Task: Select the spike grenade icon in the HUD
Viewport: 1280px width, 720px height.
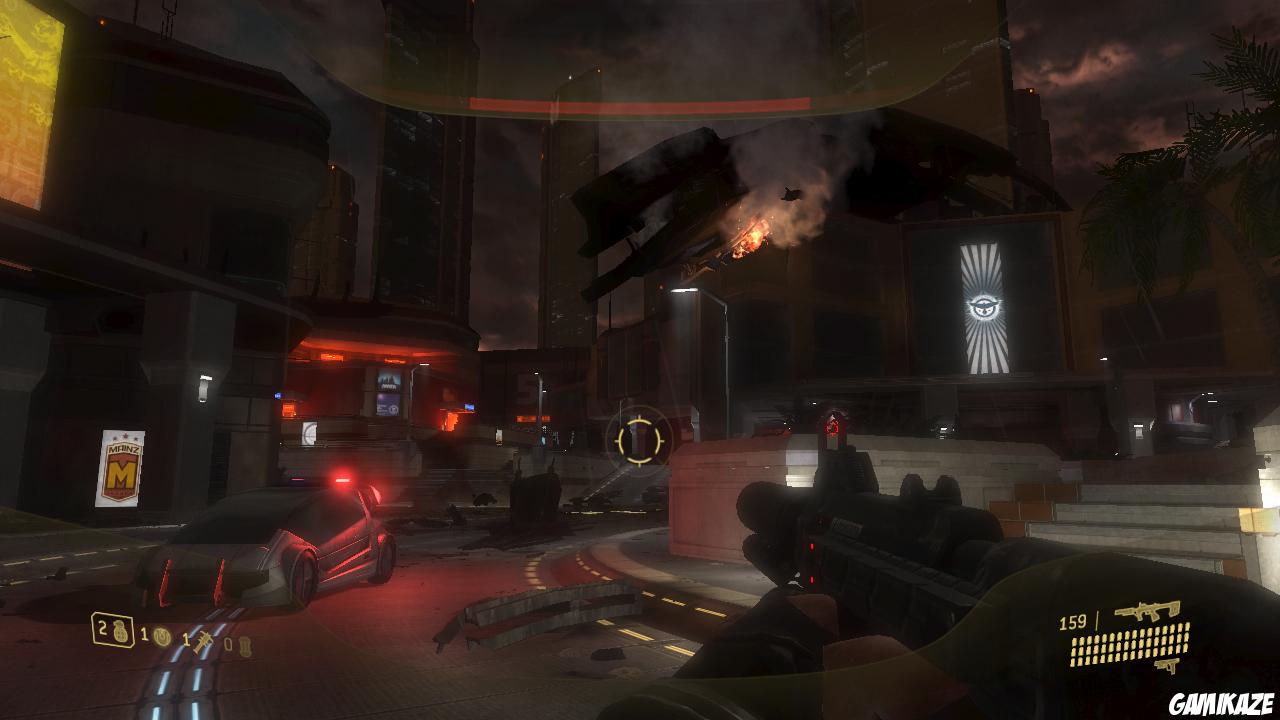Action: [x=203, y=643]
